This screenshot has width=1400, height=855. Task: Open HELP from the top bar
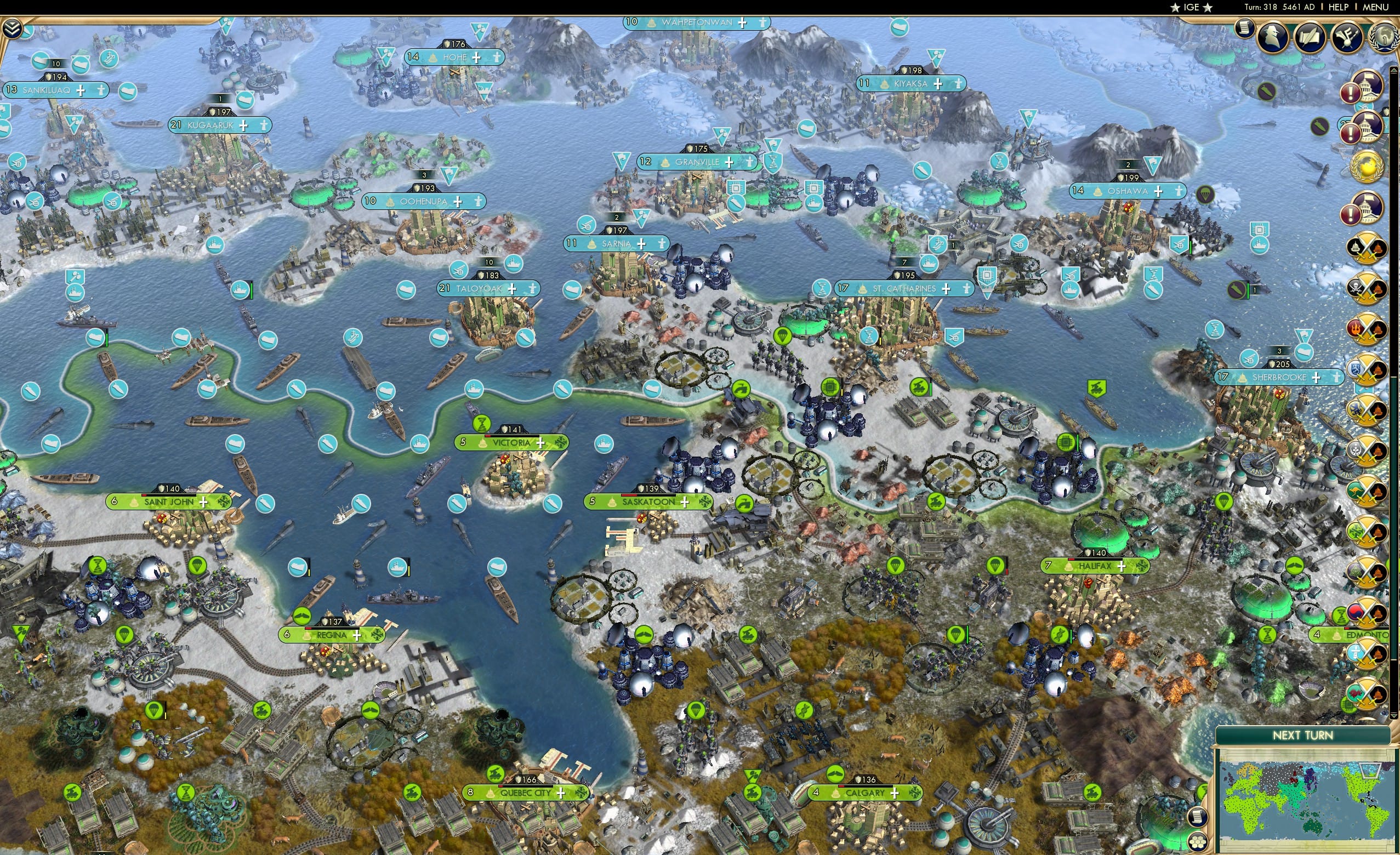(x=1339, y=7)
